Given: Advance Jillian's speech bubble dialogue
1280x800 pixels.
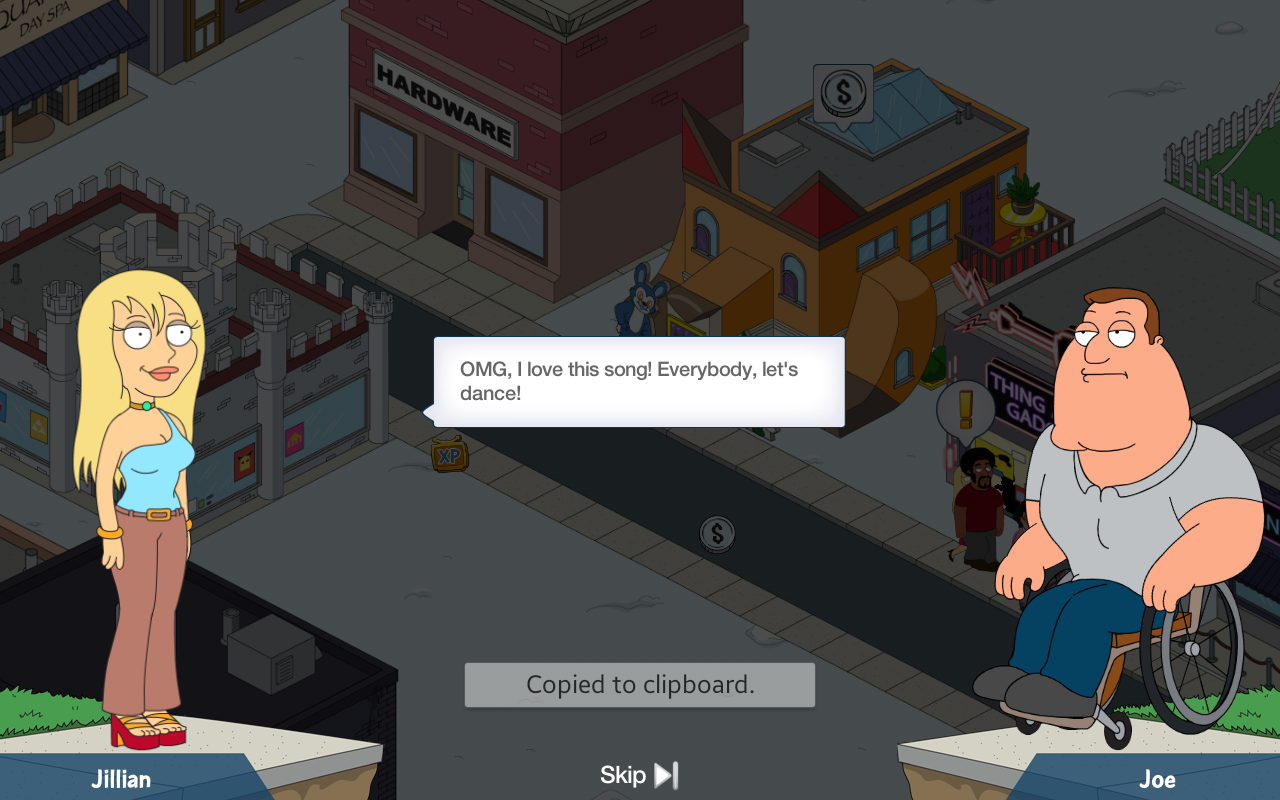Looking at the screenshot, I should tap(639, 382).
